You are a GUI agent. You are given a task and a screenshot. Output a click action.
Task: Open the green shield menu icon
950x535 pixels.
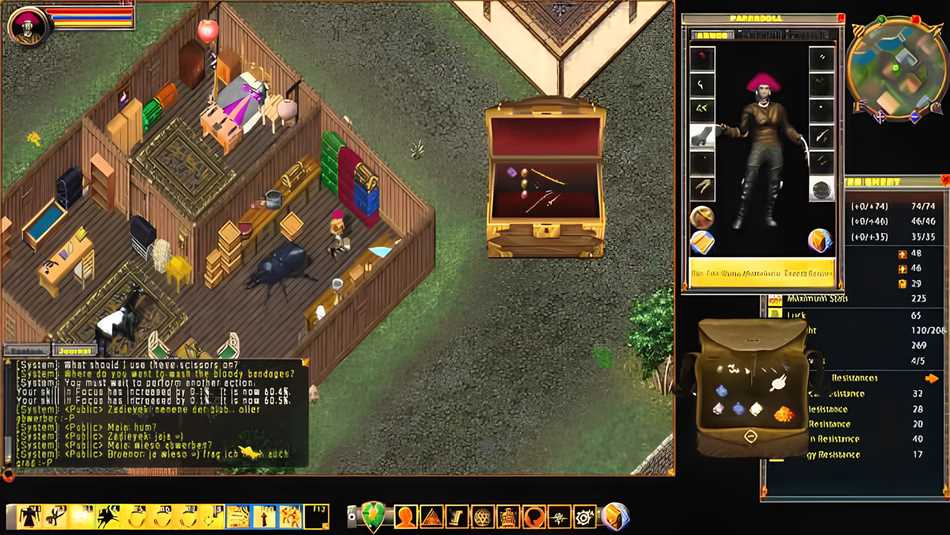coord(373,516)
